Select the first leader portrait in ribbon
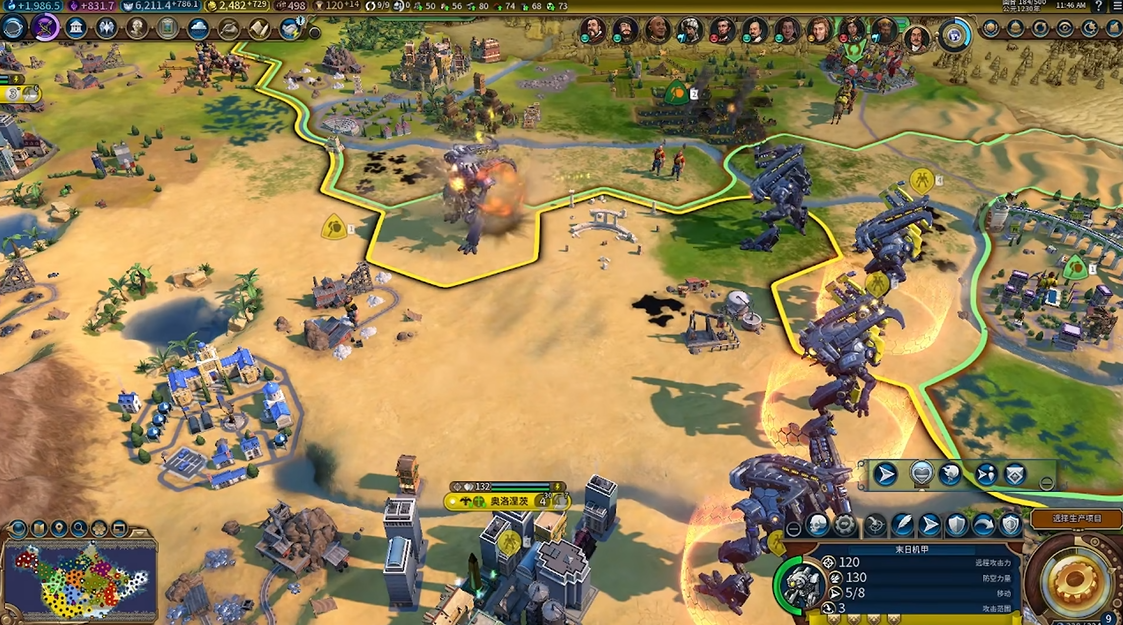 tap(594, 30)
